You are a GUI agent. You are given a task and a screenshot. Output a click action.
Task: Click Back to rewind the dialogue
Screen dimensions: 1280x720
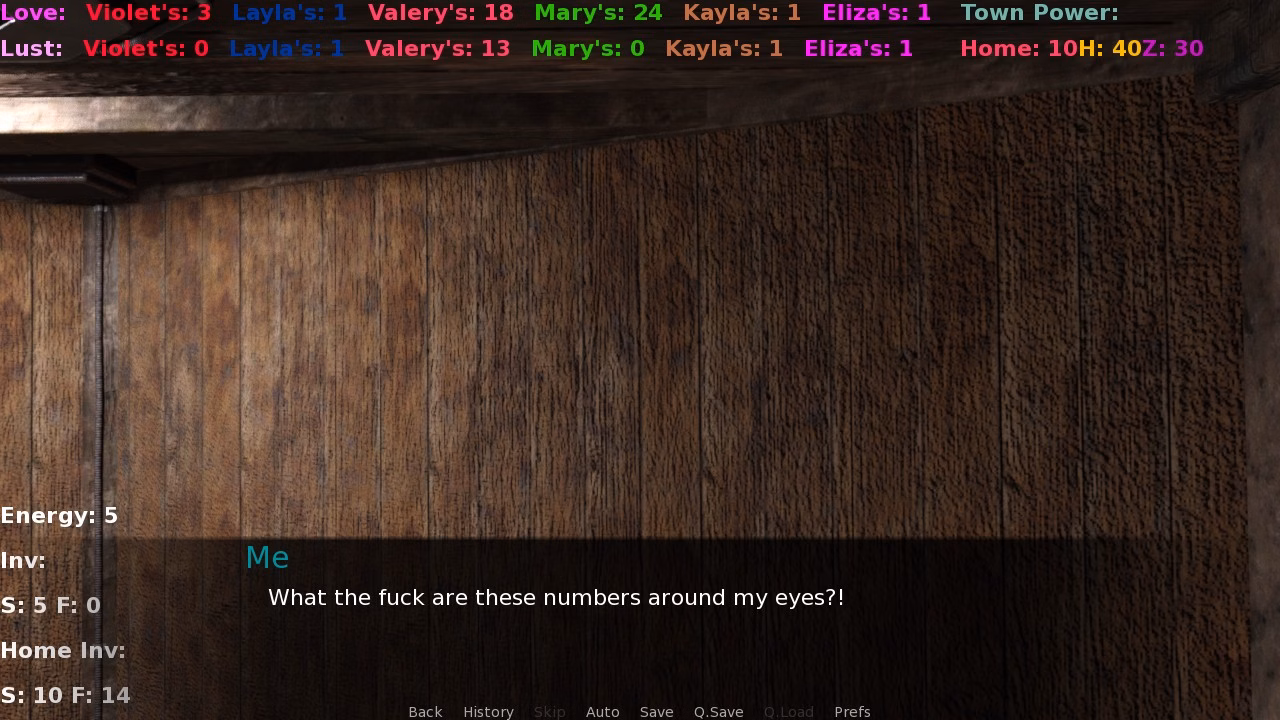(x=425, y=711)
